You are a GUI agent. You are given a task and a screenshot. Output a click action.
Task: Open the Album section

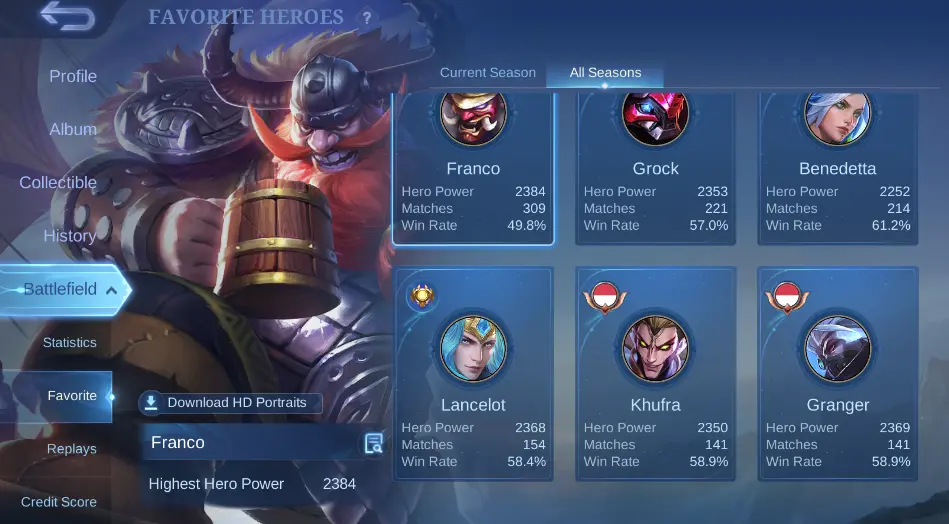pyautogui.click(x=73, y=129)
